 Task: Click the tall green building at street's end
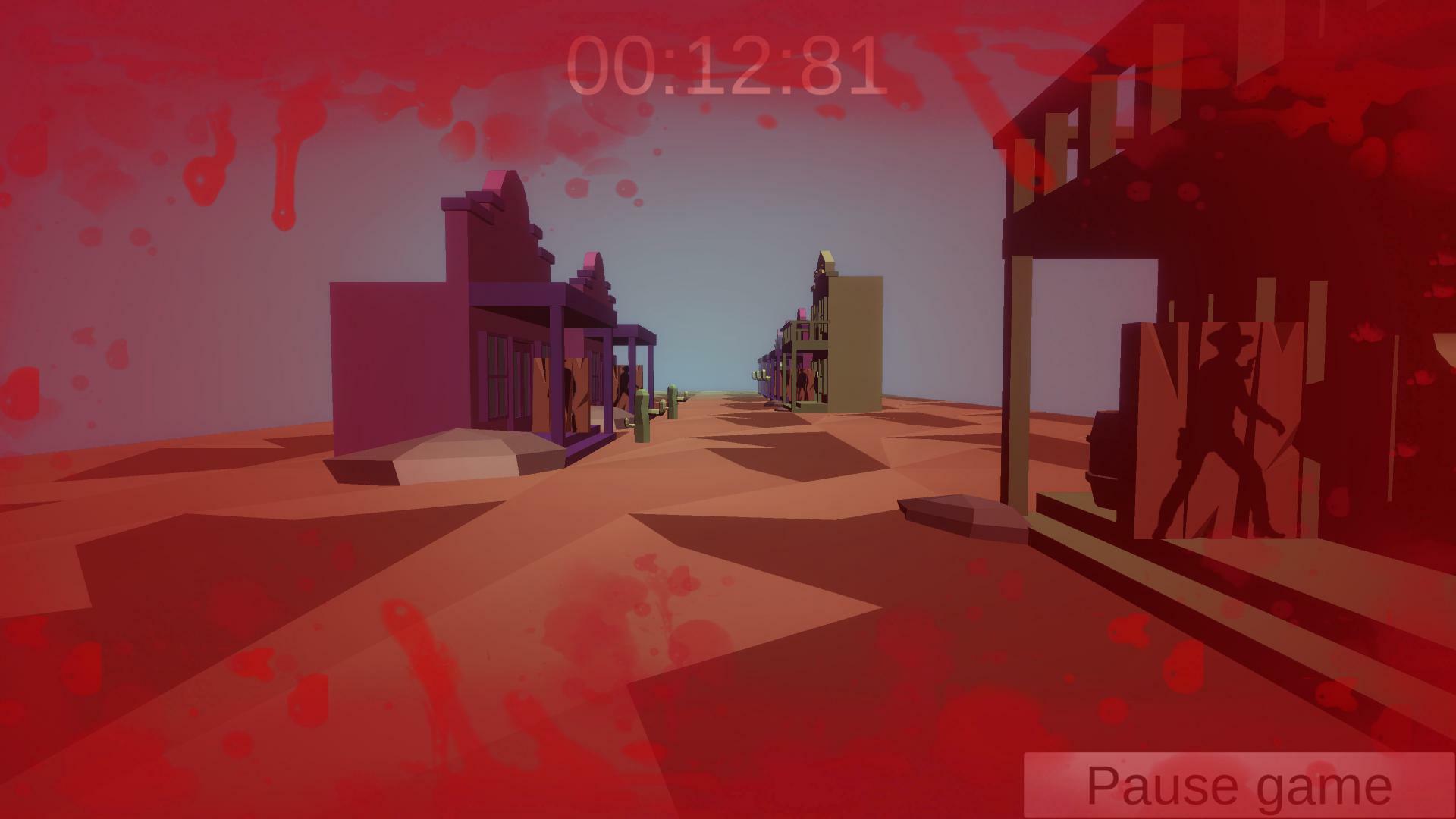[857, 341]
